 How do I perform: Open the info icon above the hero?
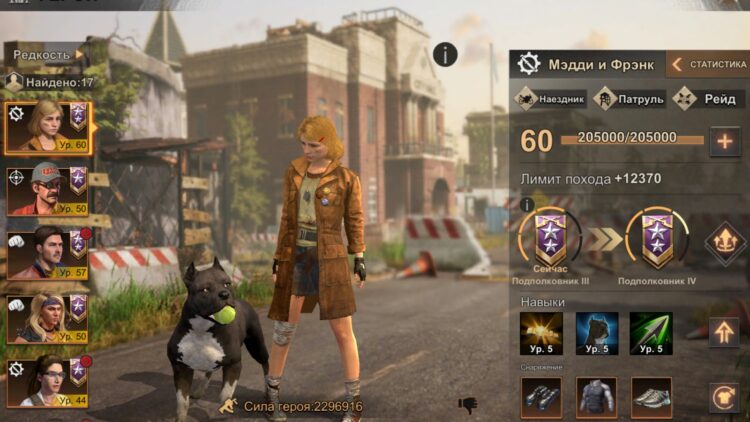(445, 55)
